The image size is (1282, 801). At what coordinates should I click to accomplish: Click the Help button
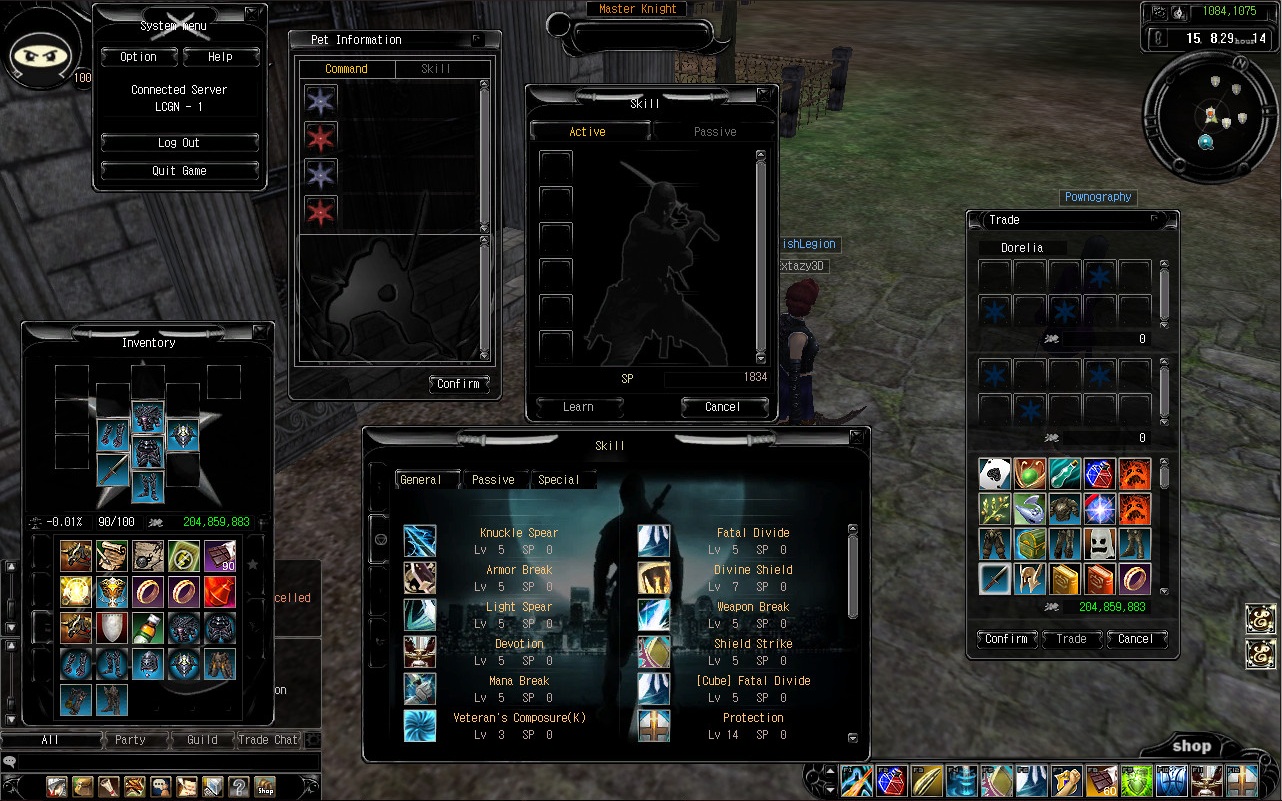220,57
